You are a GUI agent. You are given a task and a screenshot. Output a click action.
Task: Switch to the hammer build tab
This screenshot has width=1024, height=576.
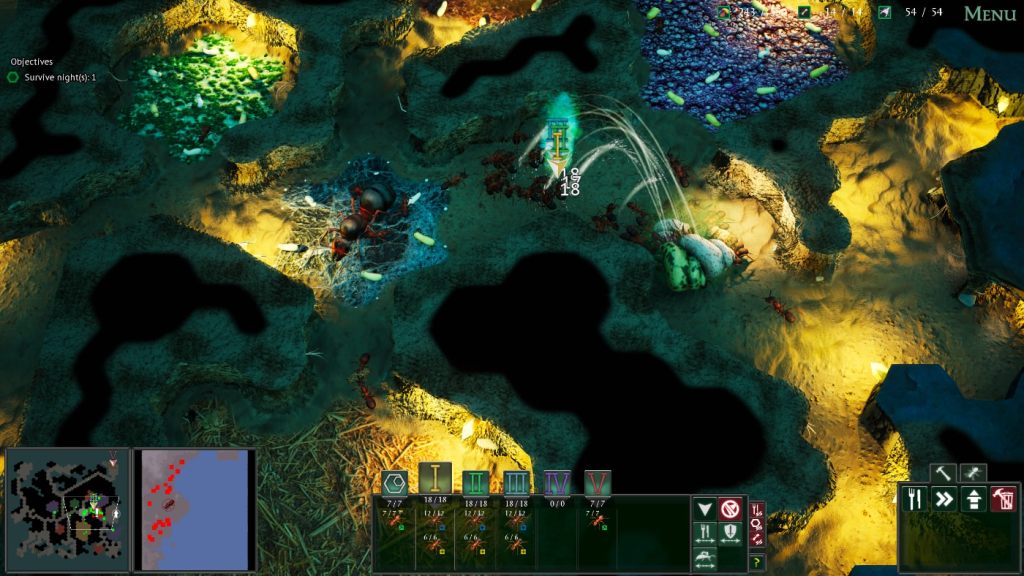[x=941, y=473]
